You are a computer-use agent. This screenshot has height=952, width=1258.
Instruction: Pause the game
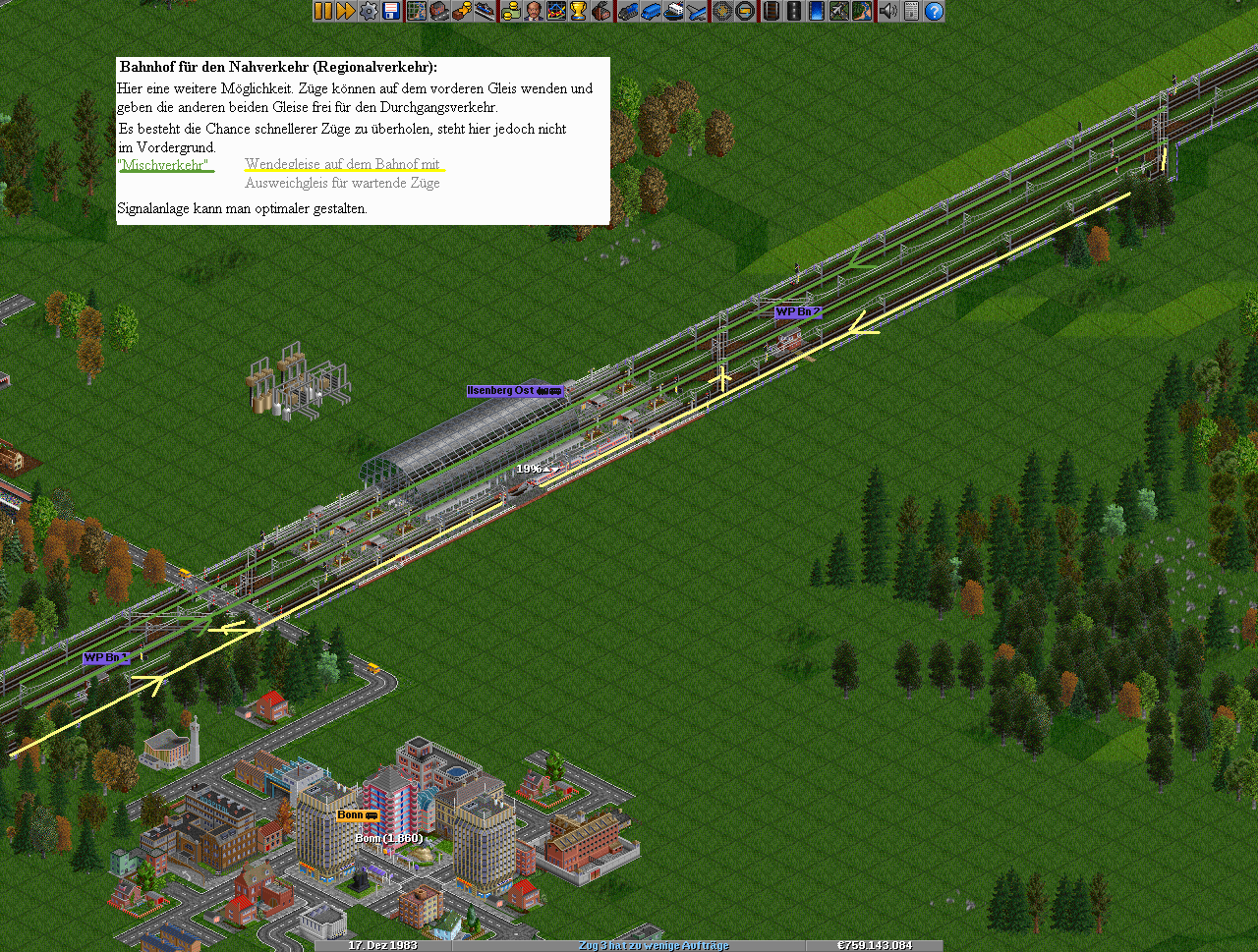(x=323, y=11)
